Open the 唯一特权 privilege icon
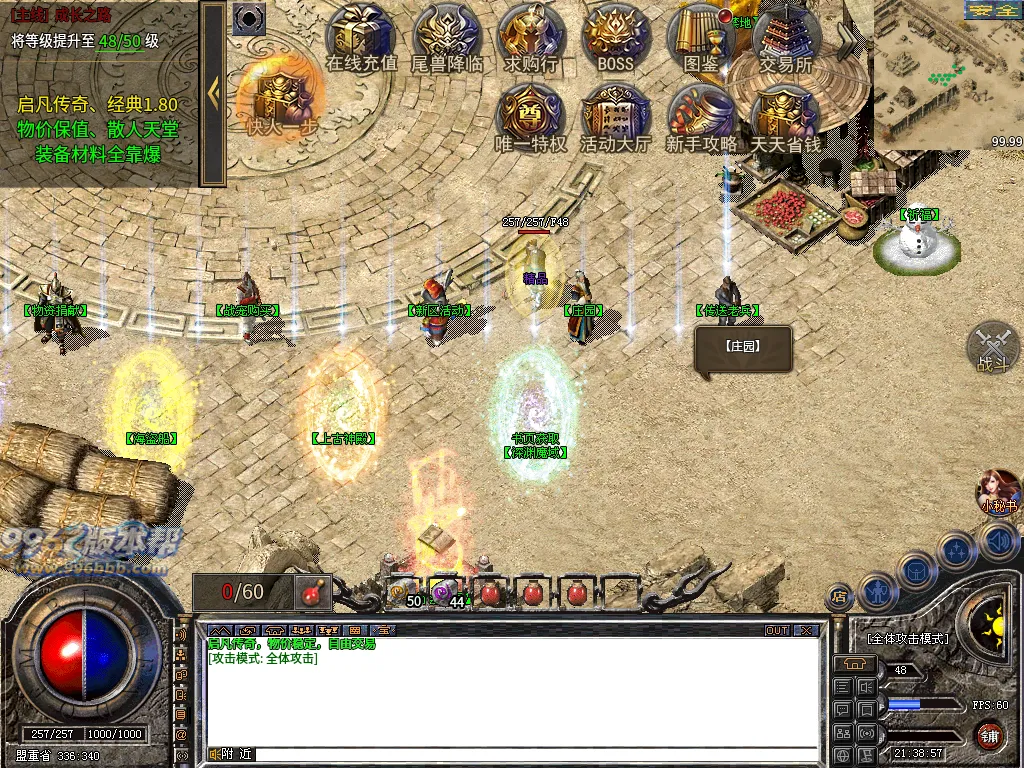 [531, 117]
